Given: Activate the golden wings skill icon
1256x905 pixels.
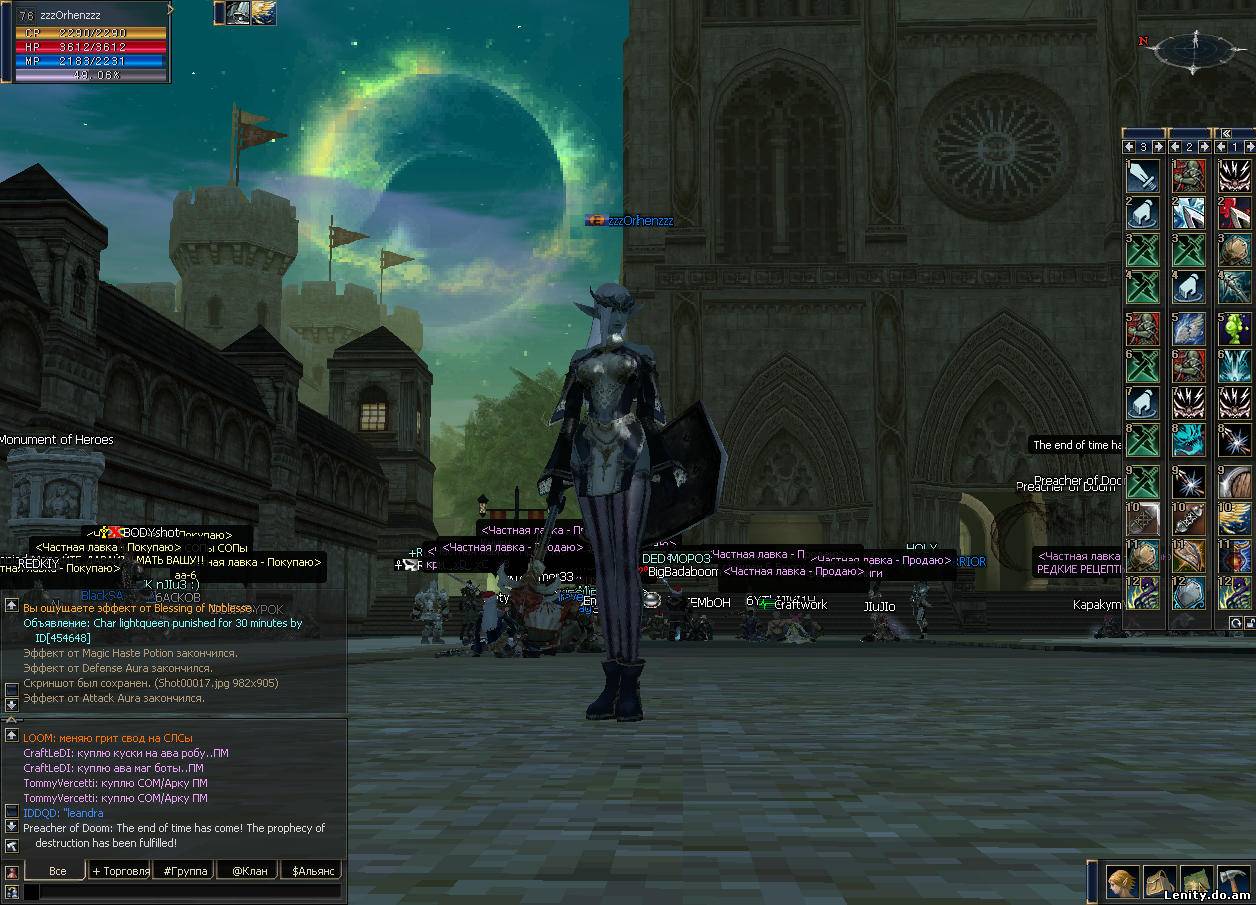Looking at the screenshot, I should [1234, 518].
